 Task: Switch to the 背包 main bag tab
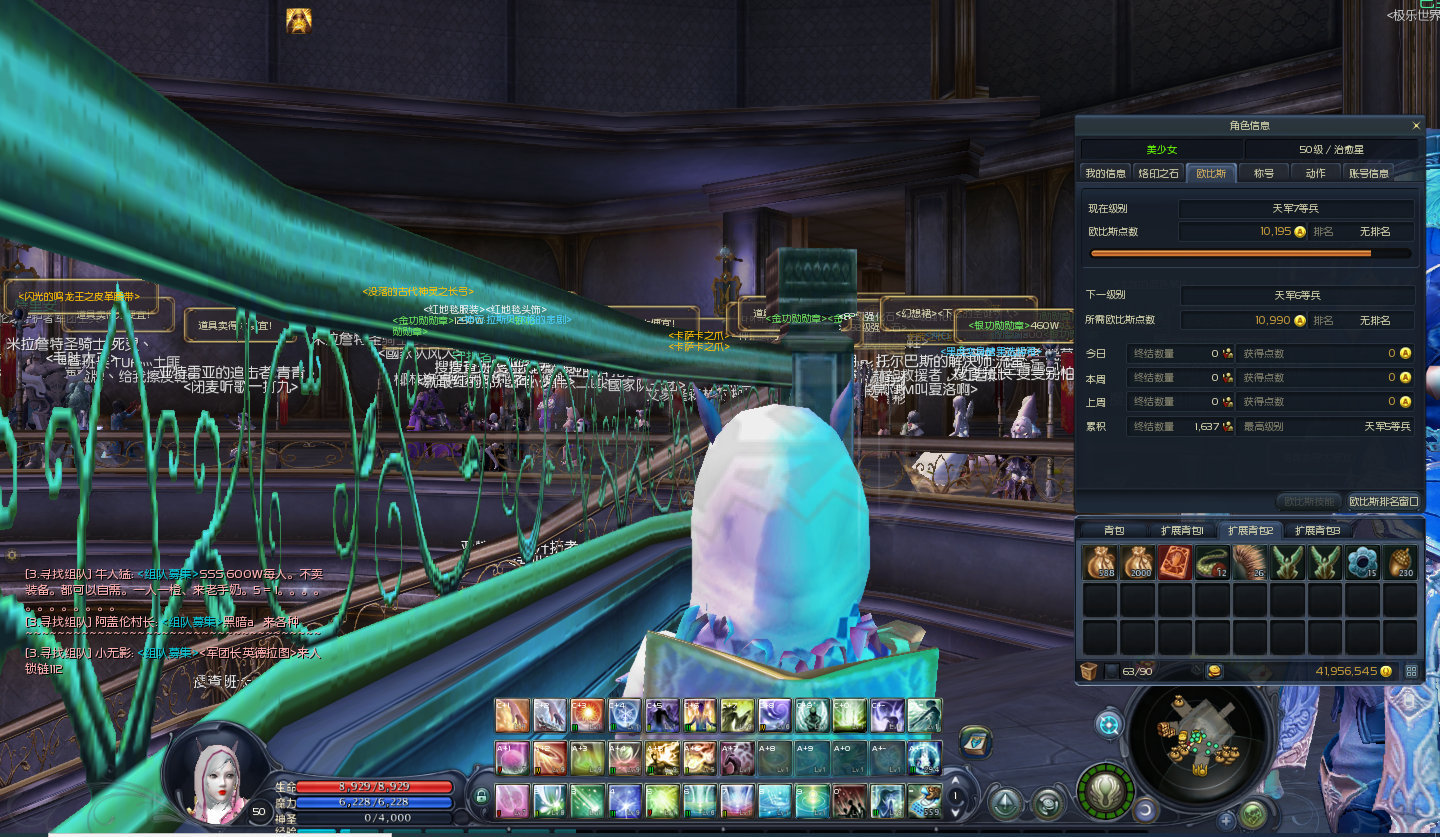pos(1114,530)
